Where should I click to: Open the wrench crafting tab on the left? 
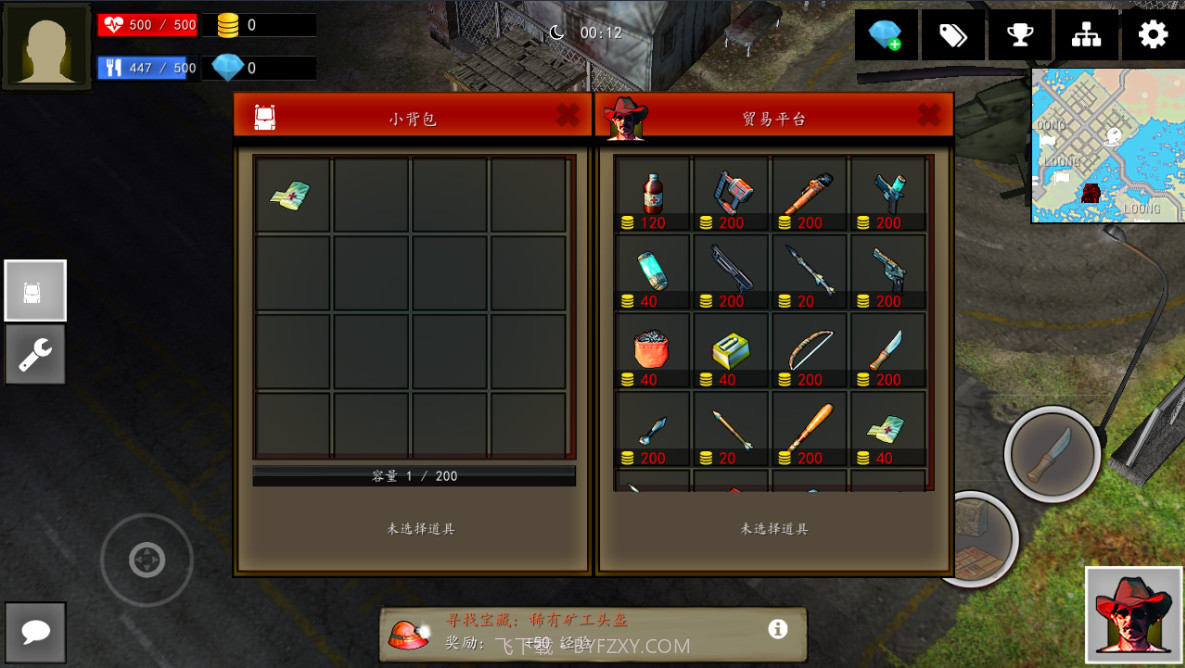[36, 354]
